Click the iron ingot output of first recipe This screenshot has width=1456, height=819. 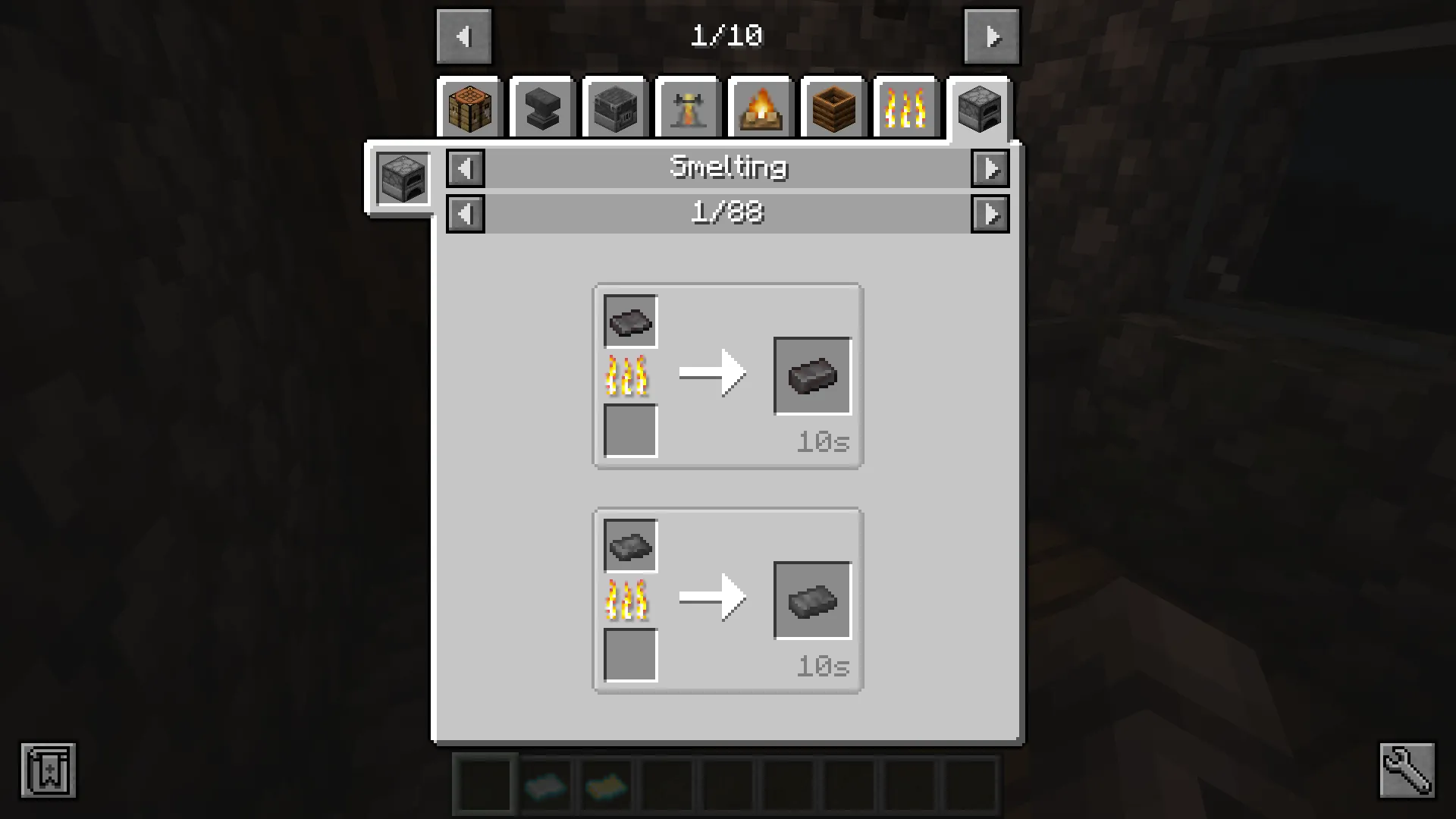pos(812,375)
